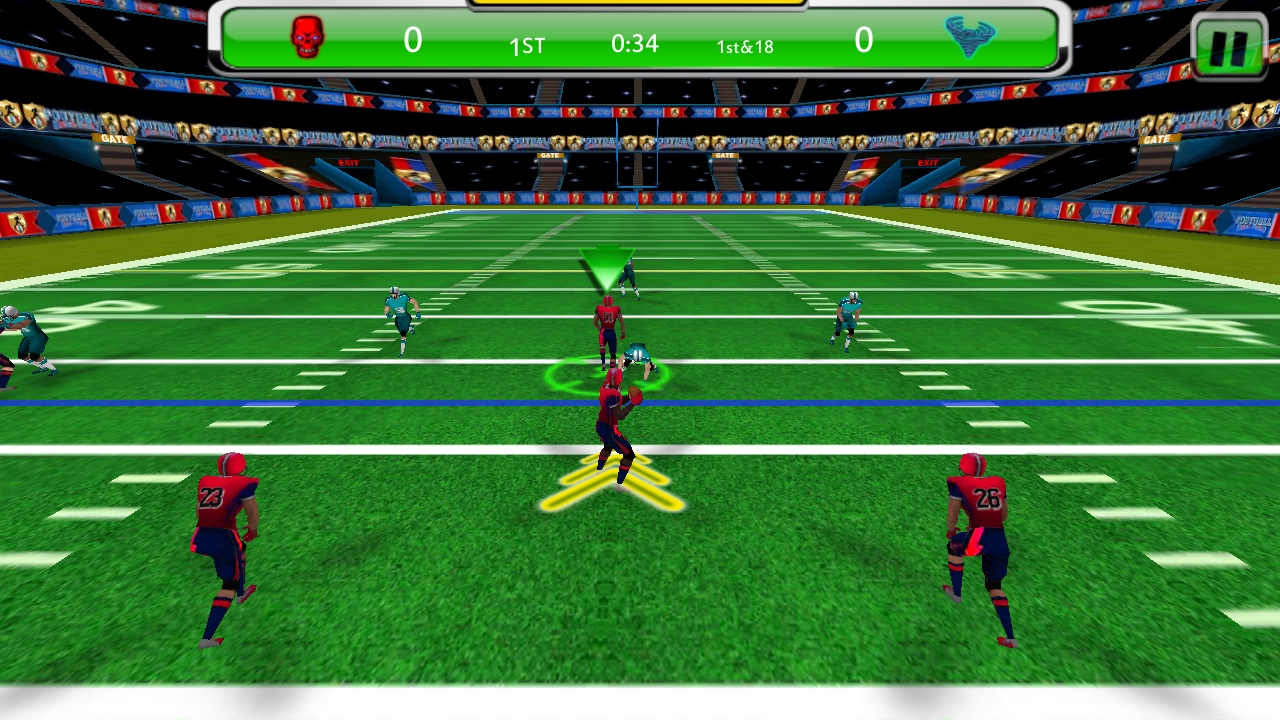This screenshot has height=720, width=1280.
Task: Tap the pause button
Action: [1229, 44]
